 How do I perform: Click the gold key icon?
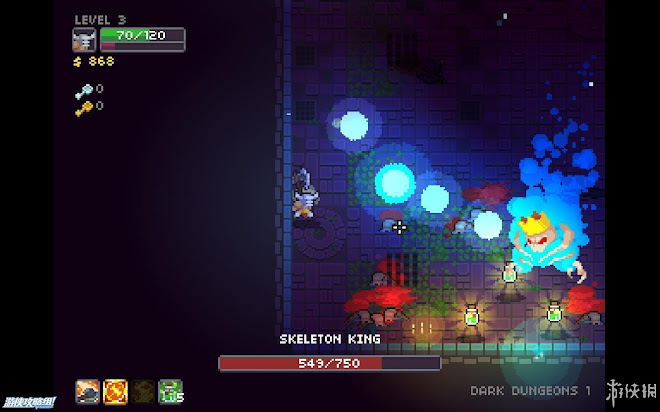[x=83, y=105]
